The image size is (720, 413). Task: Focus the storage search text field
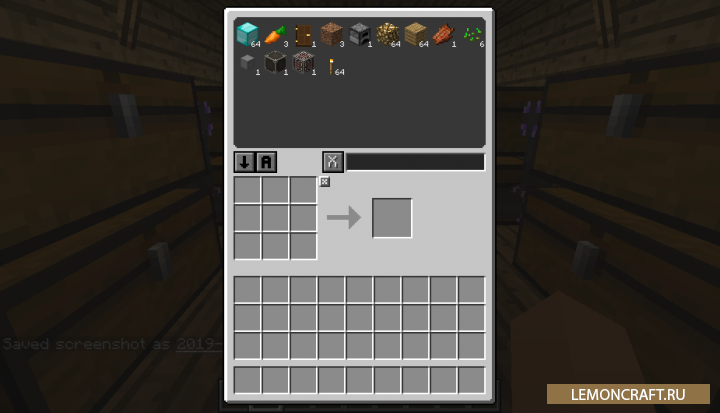pyautogui.click(x=415, y=162)
